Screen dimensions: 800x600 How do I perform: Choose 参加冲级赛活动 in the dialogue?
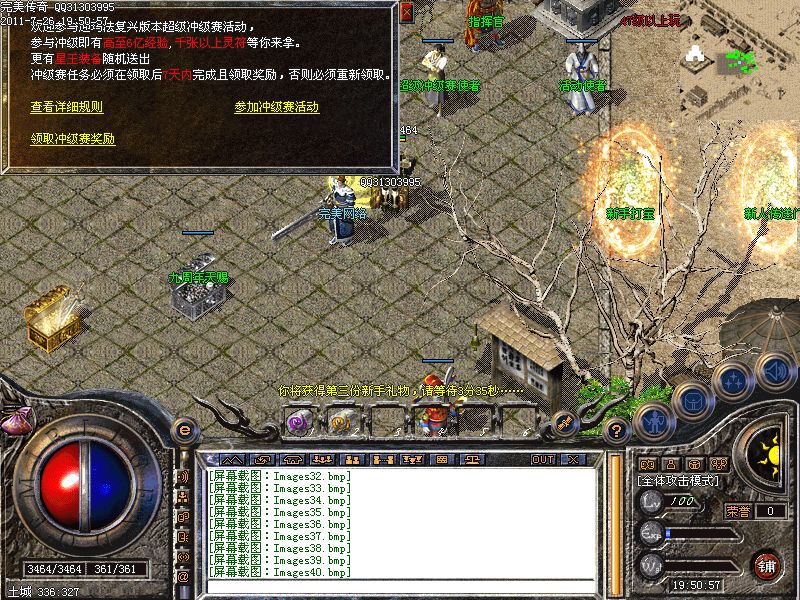click(x=277, y=107)
